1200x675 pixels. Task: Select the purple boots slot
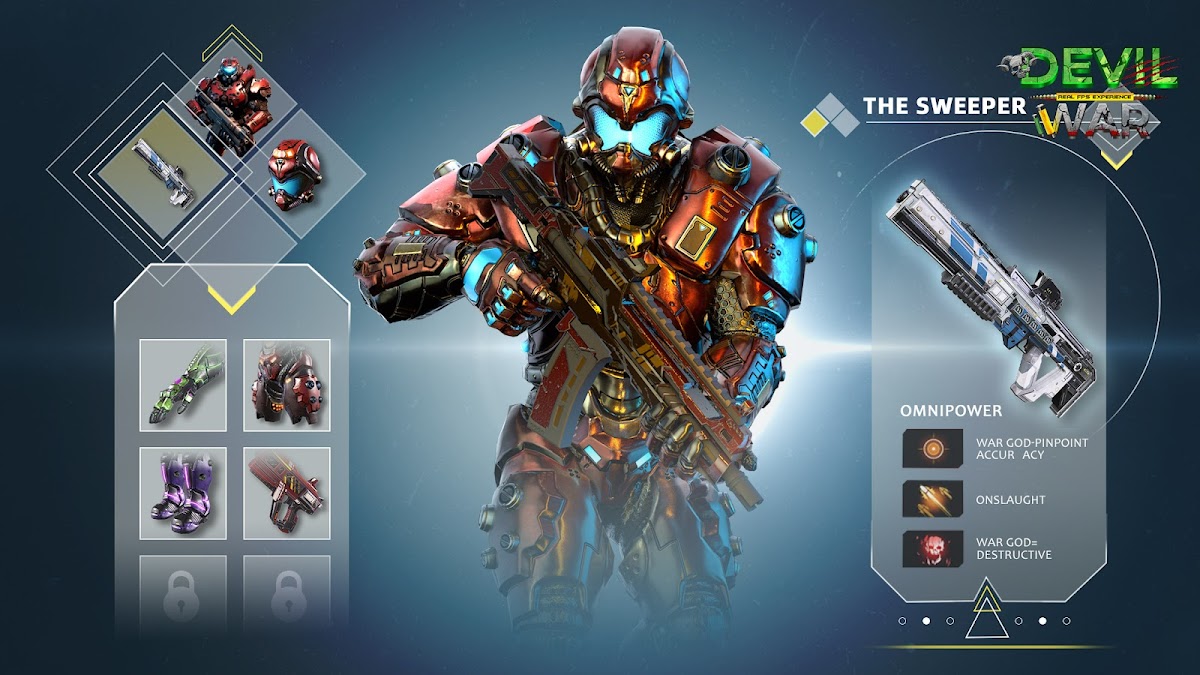[183, 491]
